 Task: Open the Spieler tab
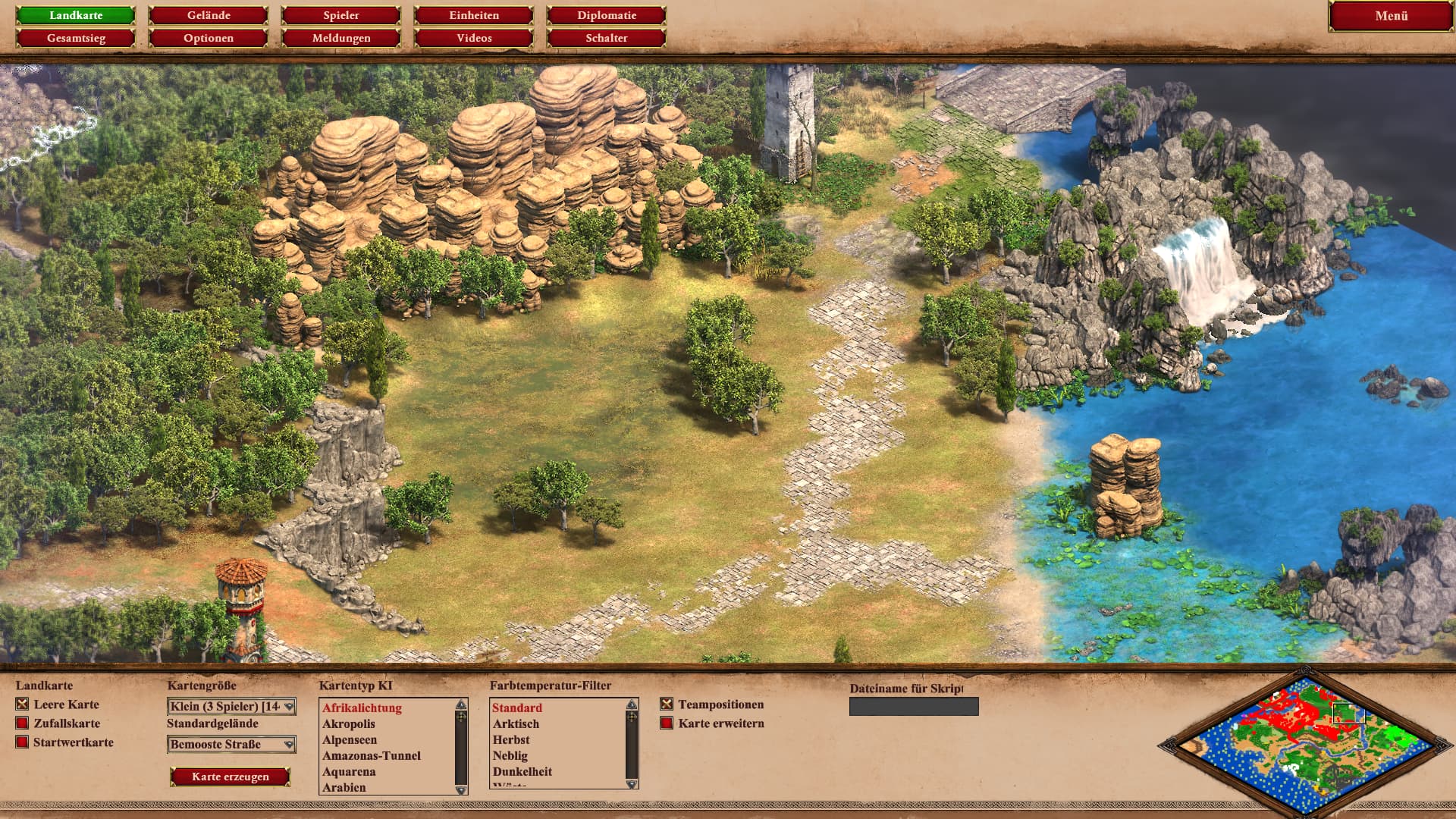click(341, 15)
